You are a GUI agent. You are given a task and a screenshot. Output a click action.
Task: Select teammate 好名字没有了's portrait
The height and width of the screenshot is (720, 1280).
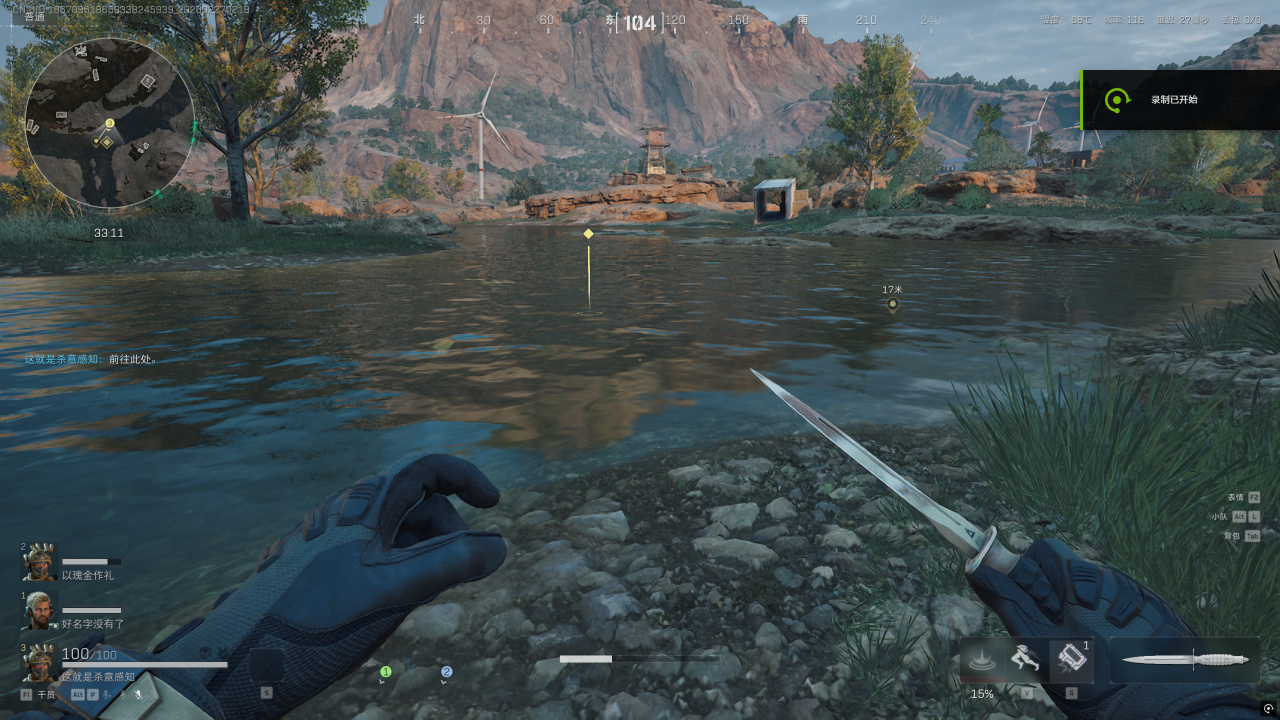tap(39, 610)
